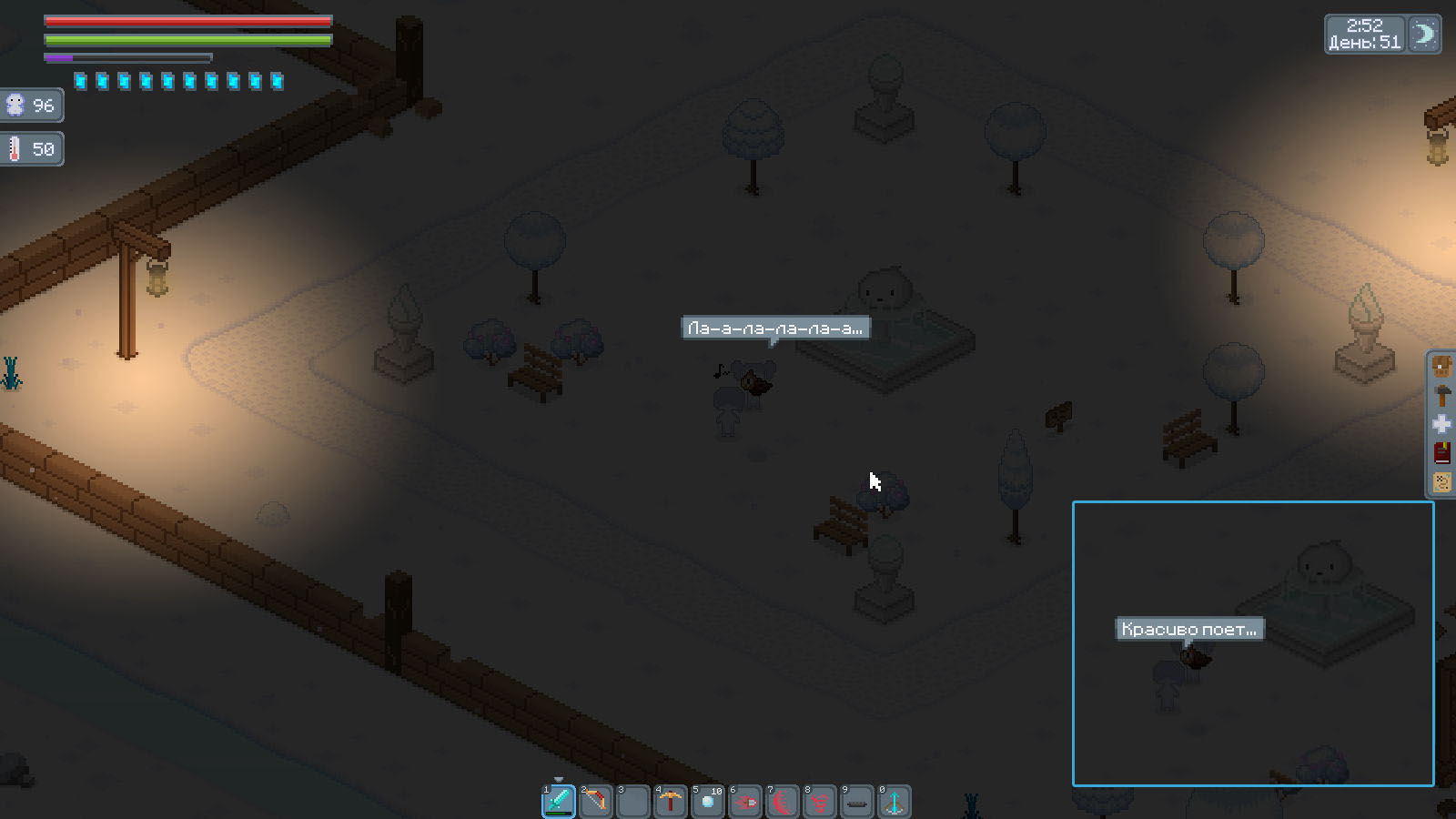
Task: Open the hammer crafting menu
Action: point(1442,396)
